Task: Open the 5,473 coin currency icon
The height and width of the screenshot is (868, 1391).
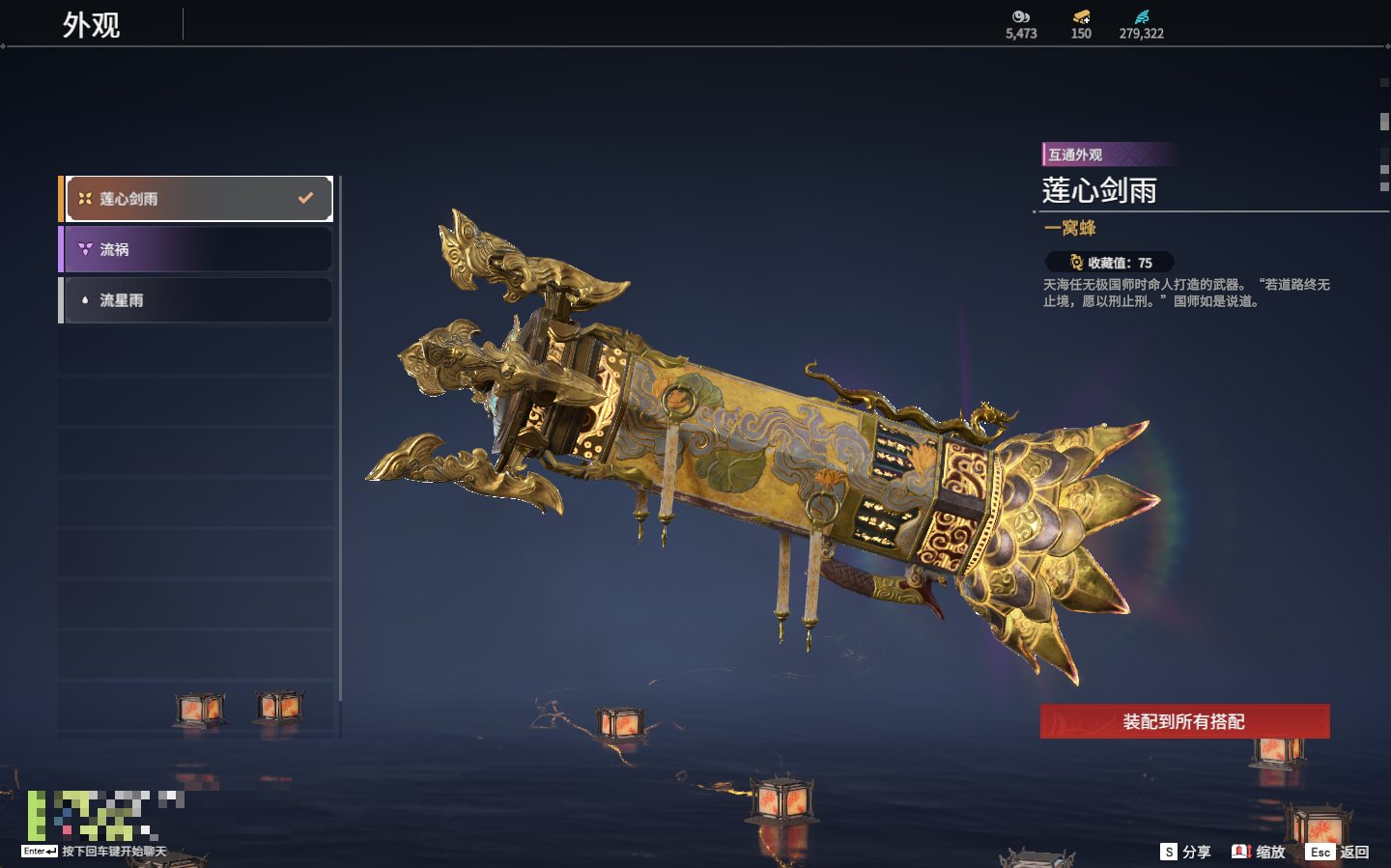Action: (1021, 17)
